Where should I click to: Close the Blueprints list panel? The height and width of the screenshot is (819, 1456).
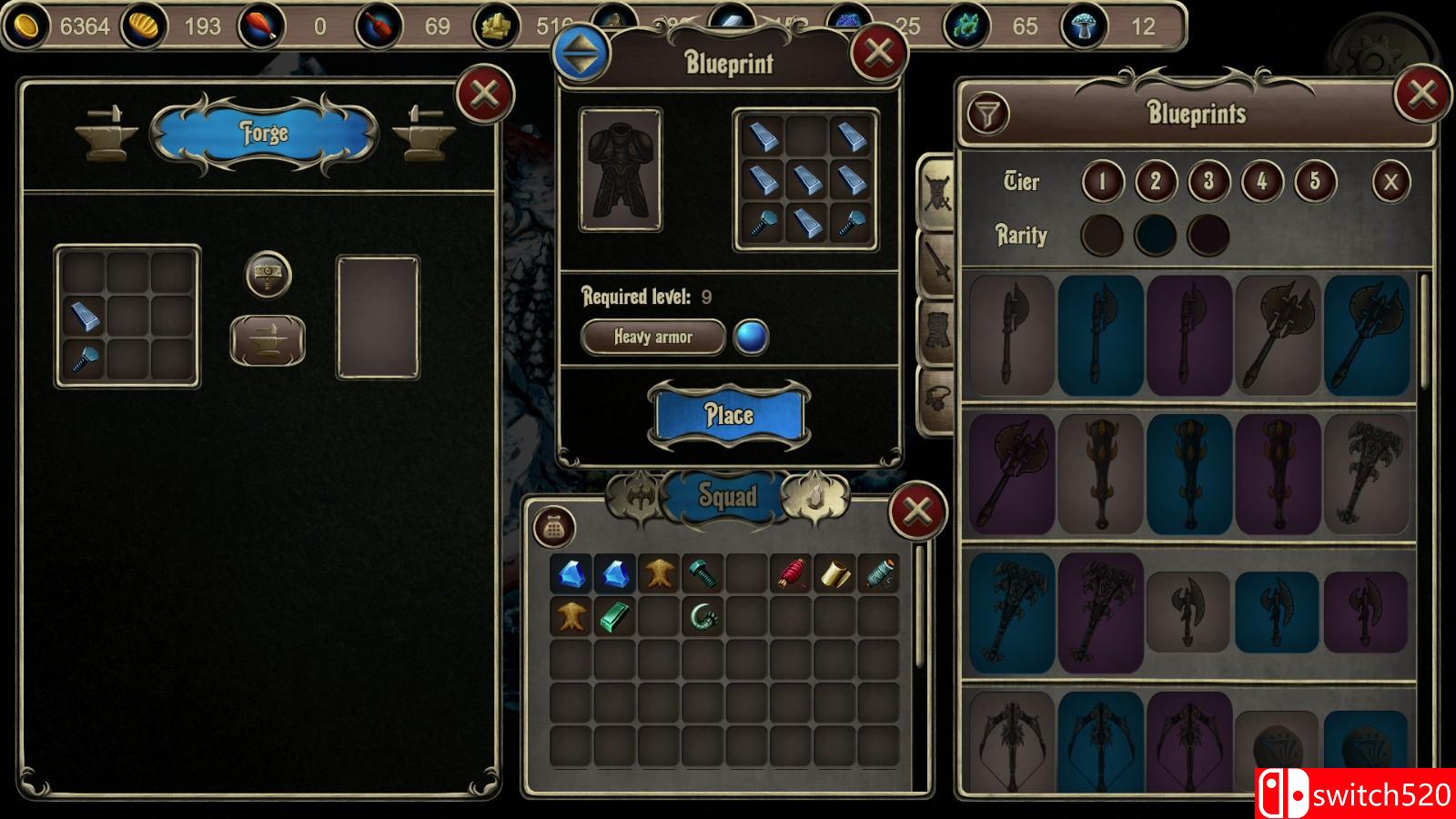[x=1422, y=94]
